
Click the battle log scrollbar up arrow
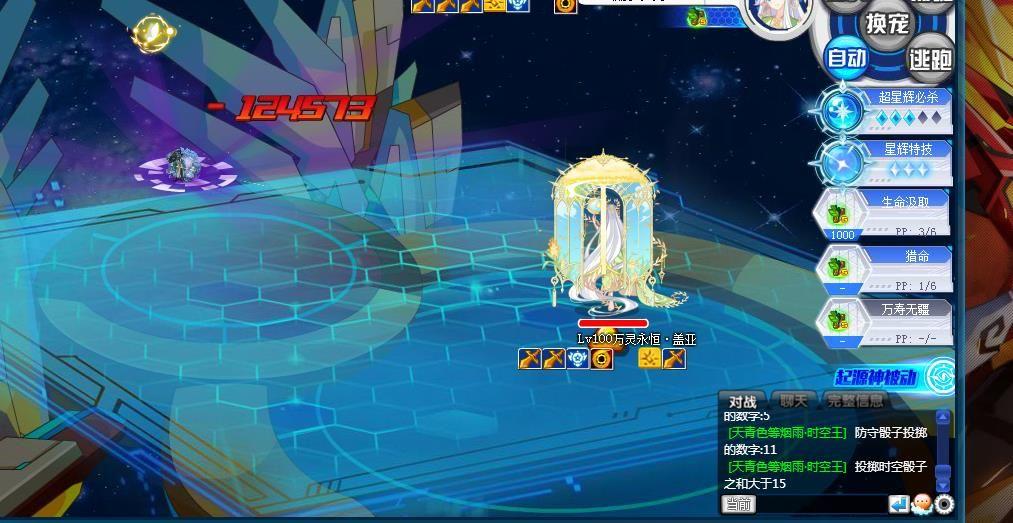[943, 417]
